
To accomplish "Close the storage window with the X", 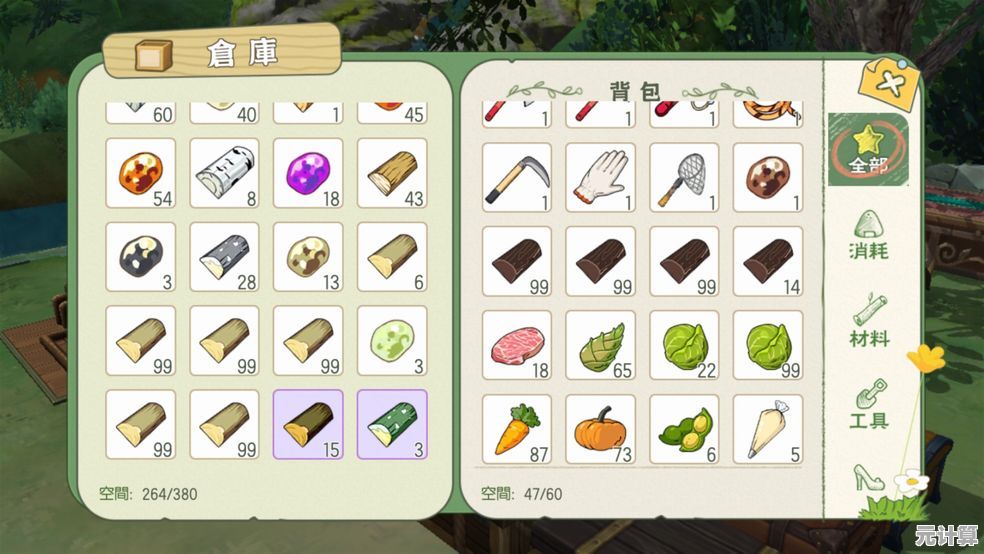I will [x=888, y=84].
